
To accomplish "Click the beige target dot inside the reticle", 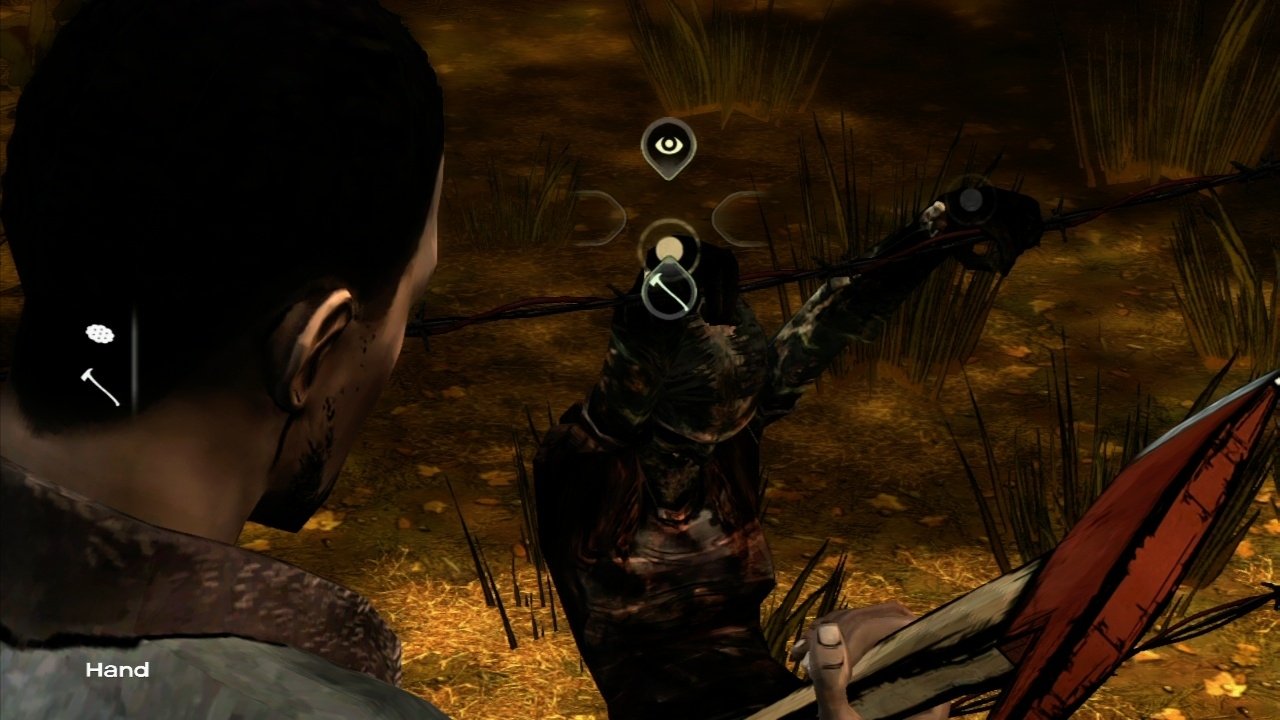I will [x=668, y=247].
